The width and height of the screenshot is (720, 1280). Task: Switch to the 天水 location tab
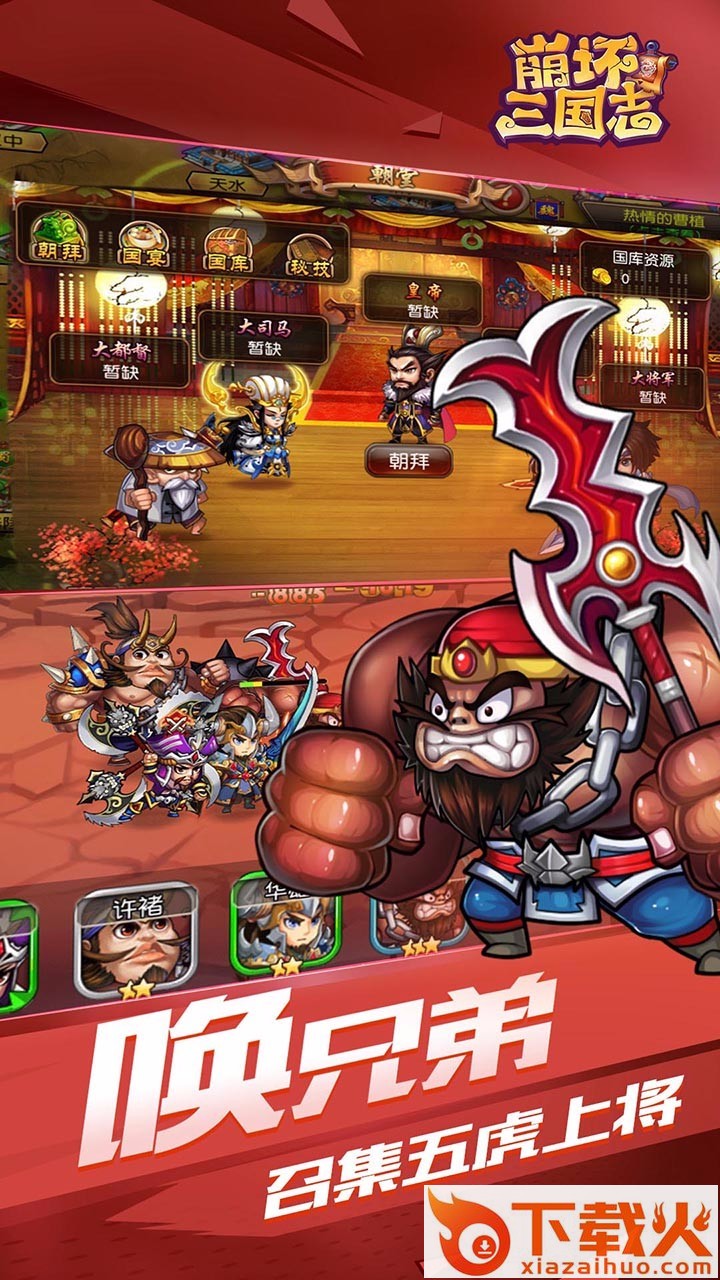click(x=222, y=183)
